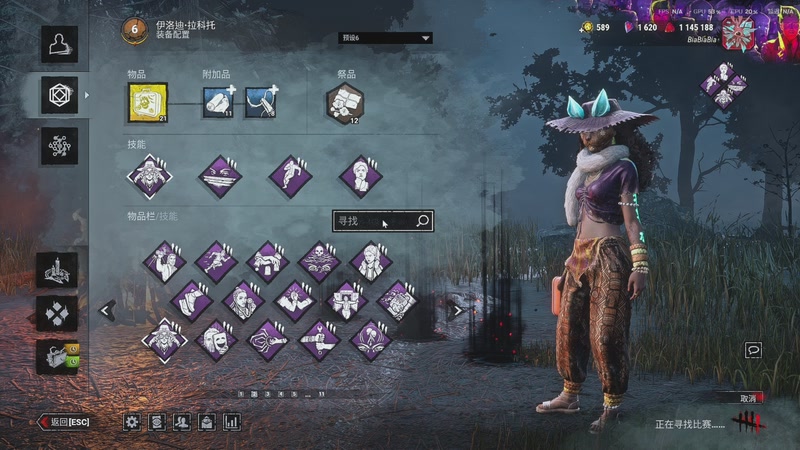Open the bloodweb tab

[x=59, y=146]
